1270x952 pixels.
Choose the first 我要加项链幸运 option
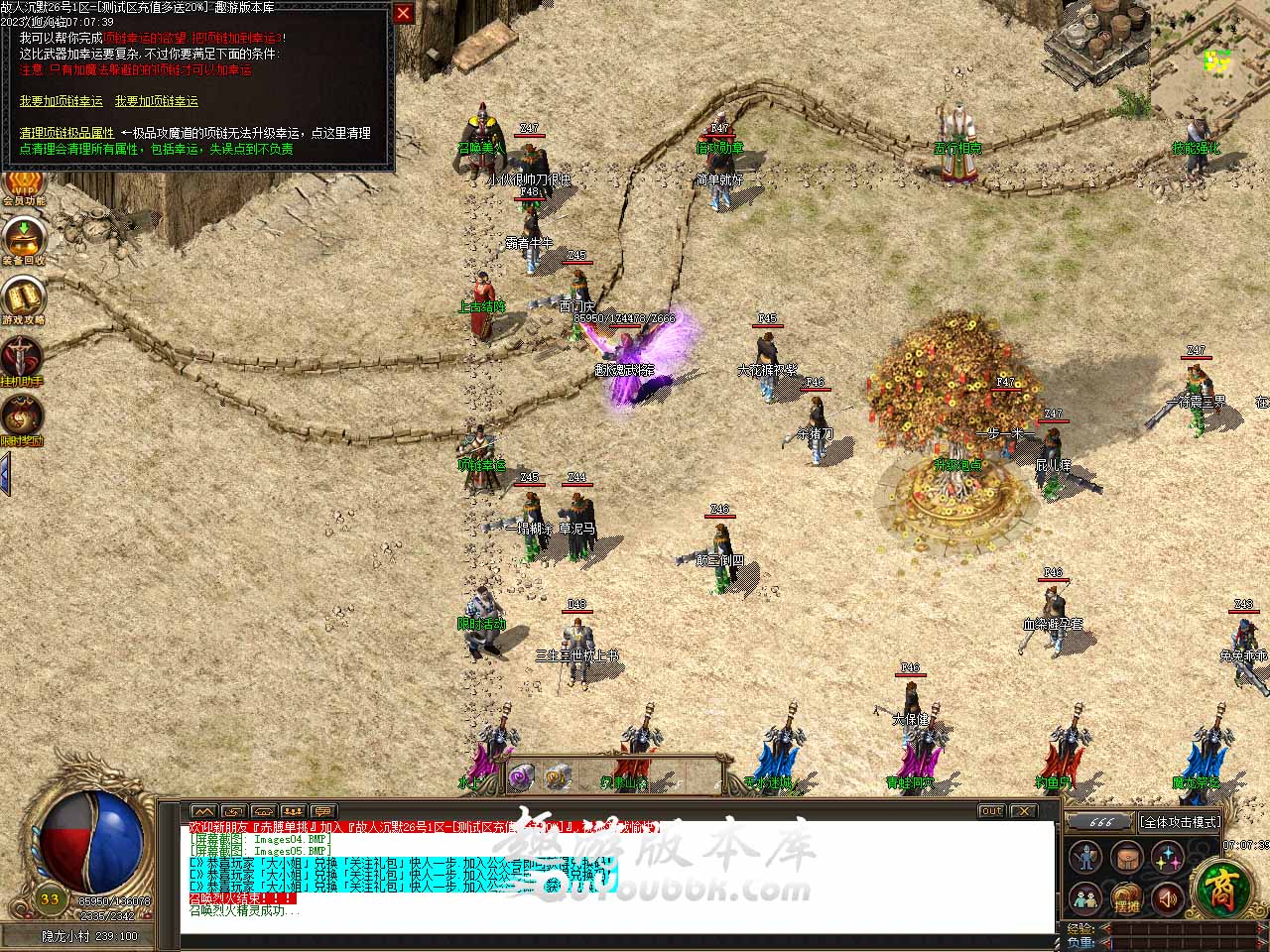pyautogui.click(x=62, y=101)
